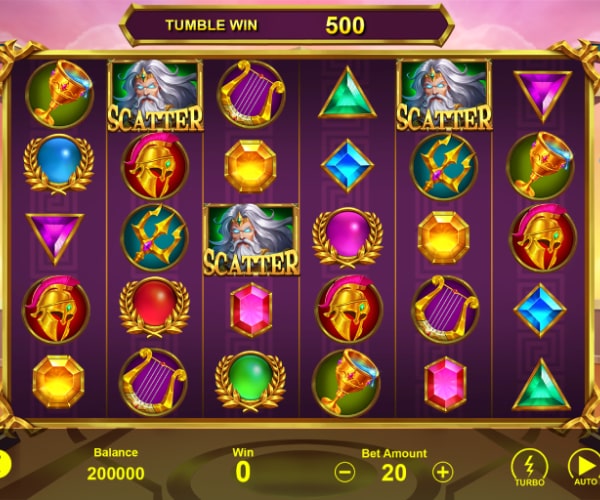This screenshot has width=600, height=500.
Task: Increase the bet amount with plus
Action: click(443, 472)
